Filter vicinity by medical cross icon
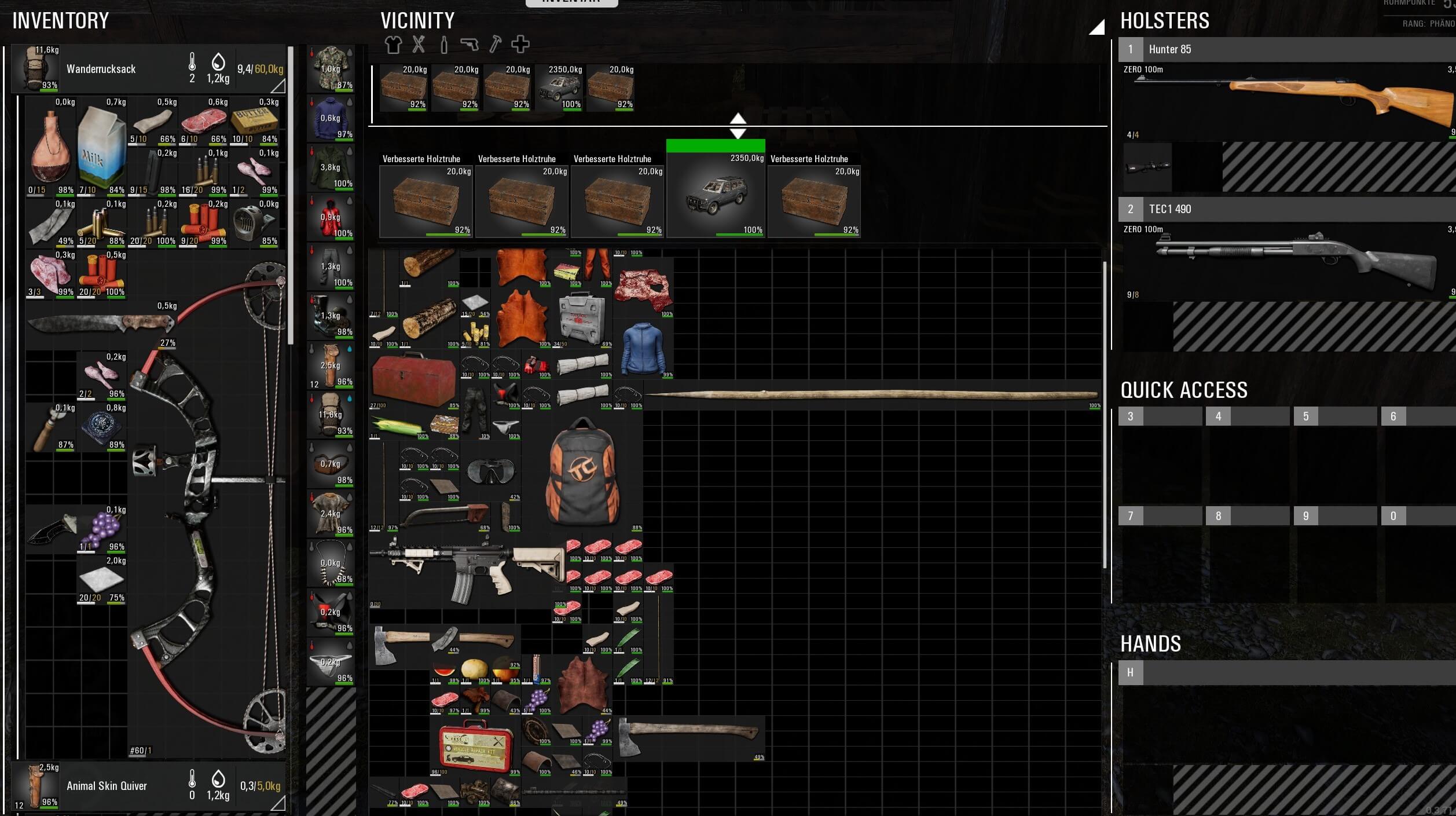This screenshot has width=1456, height=816. coord(520,45)
